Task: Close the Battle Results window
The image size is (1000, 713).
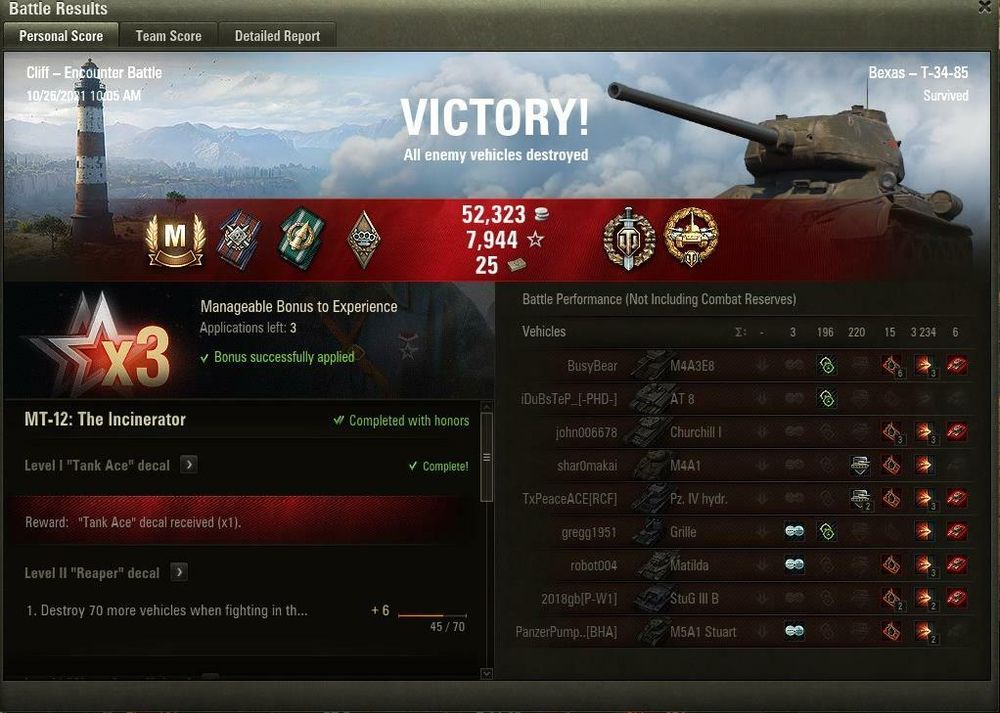Action: click(986, 7)
